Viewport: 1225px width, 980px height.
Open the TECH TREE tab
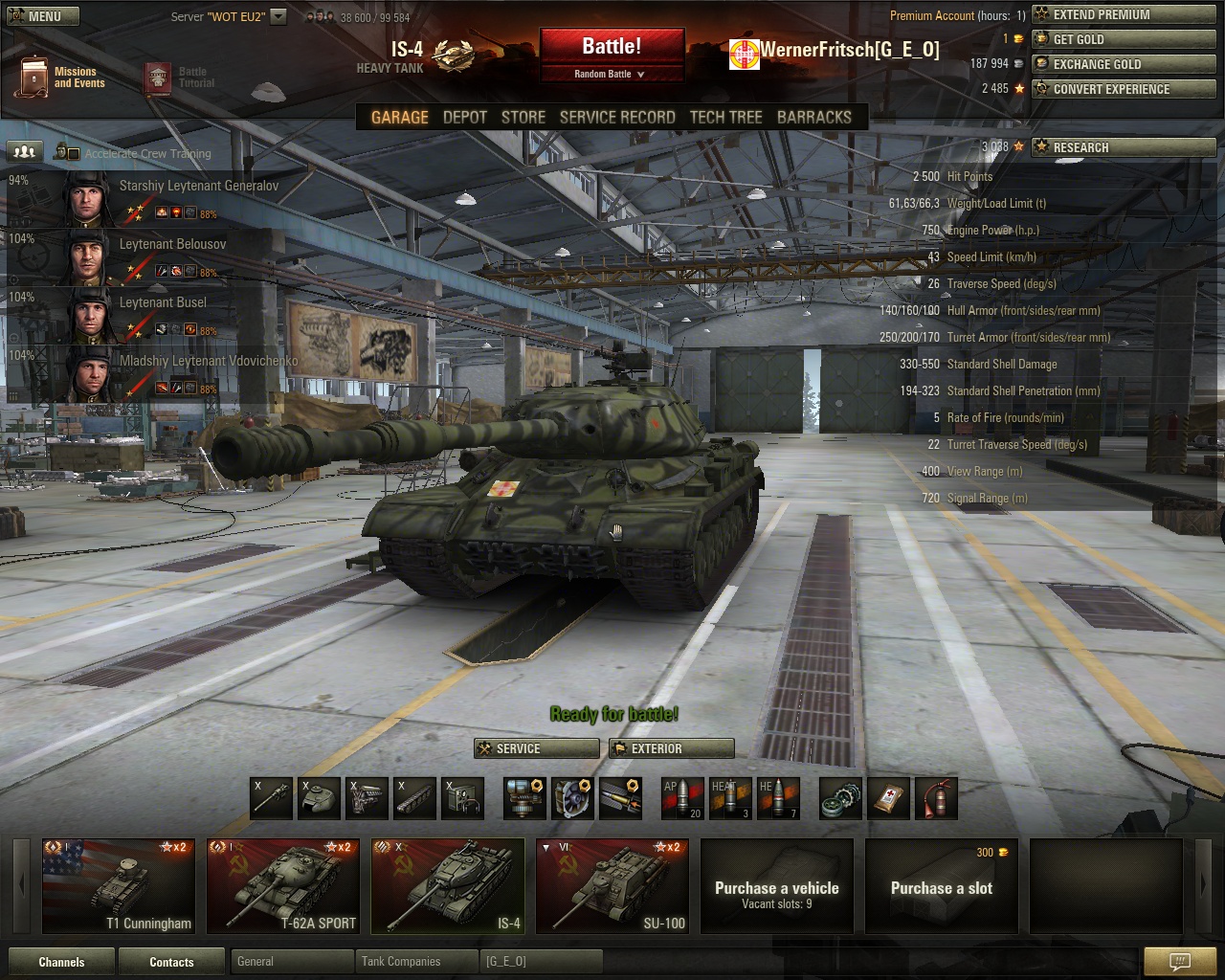coord(725,117)
